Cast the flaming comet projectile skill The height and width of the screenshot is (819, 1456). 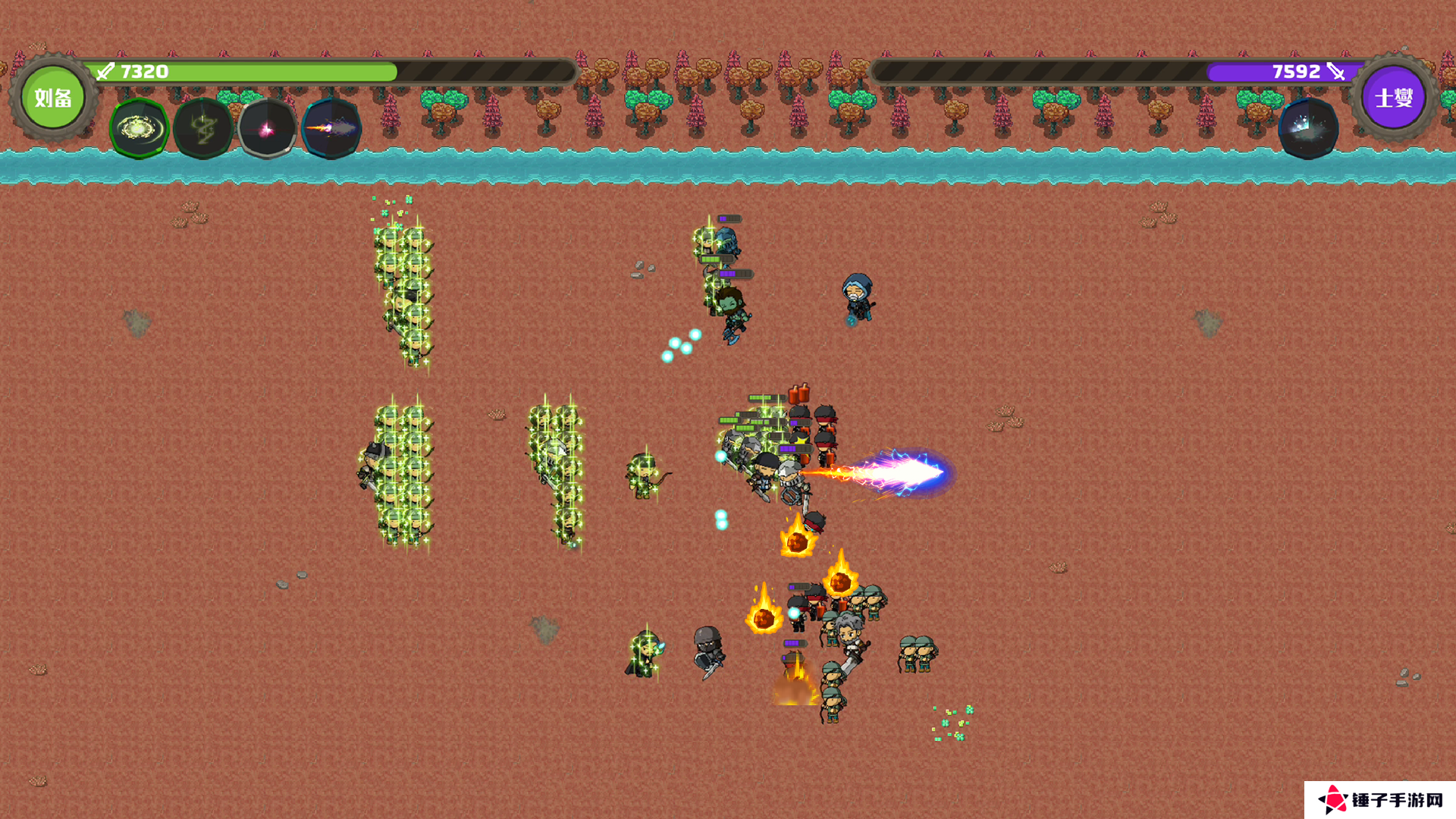tap(331, 128)
